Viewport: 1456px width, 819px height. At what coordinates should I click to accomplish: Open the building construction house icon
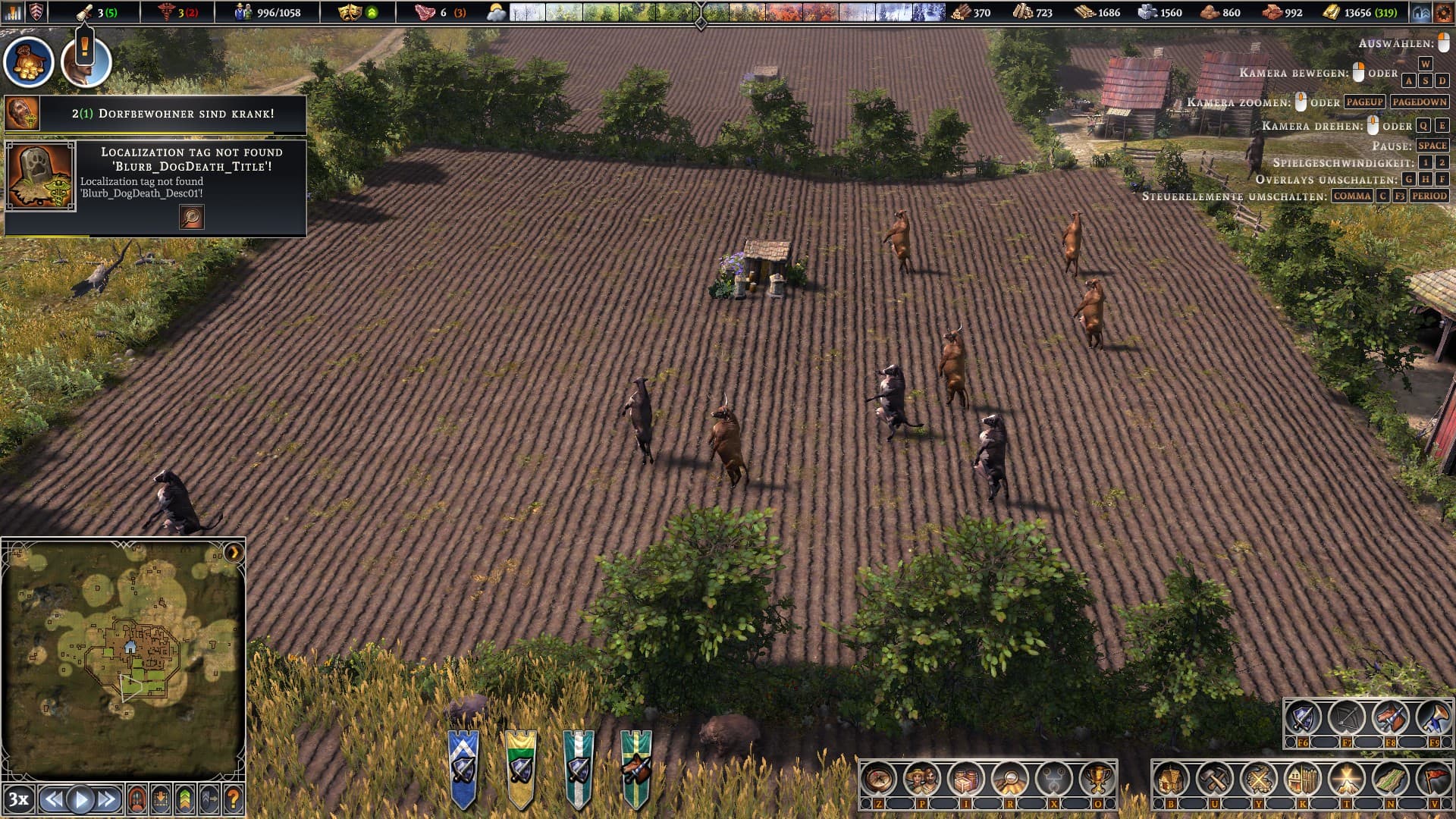[x=1171, y=779]
